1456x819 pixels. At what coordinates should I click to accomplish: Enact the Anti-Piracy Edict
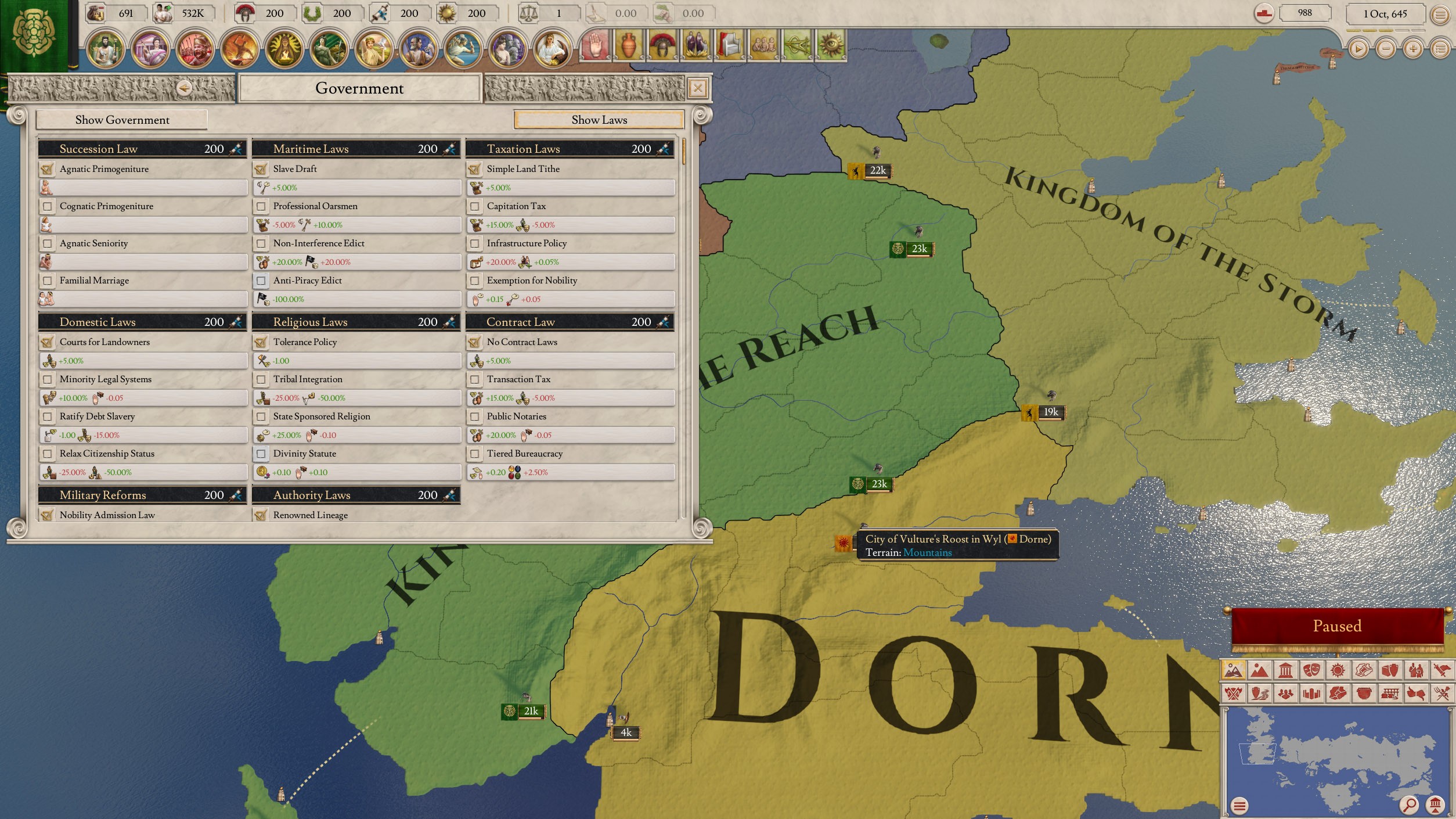(261, 281)
